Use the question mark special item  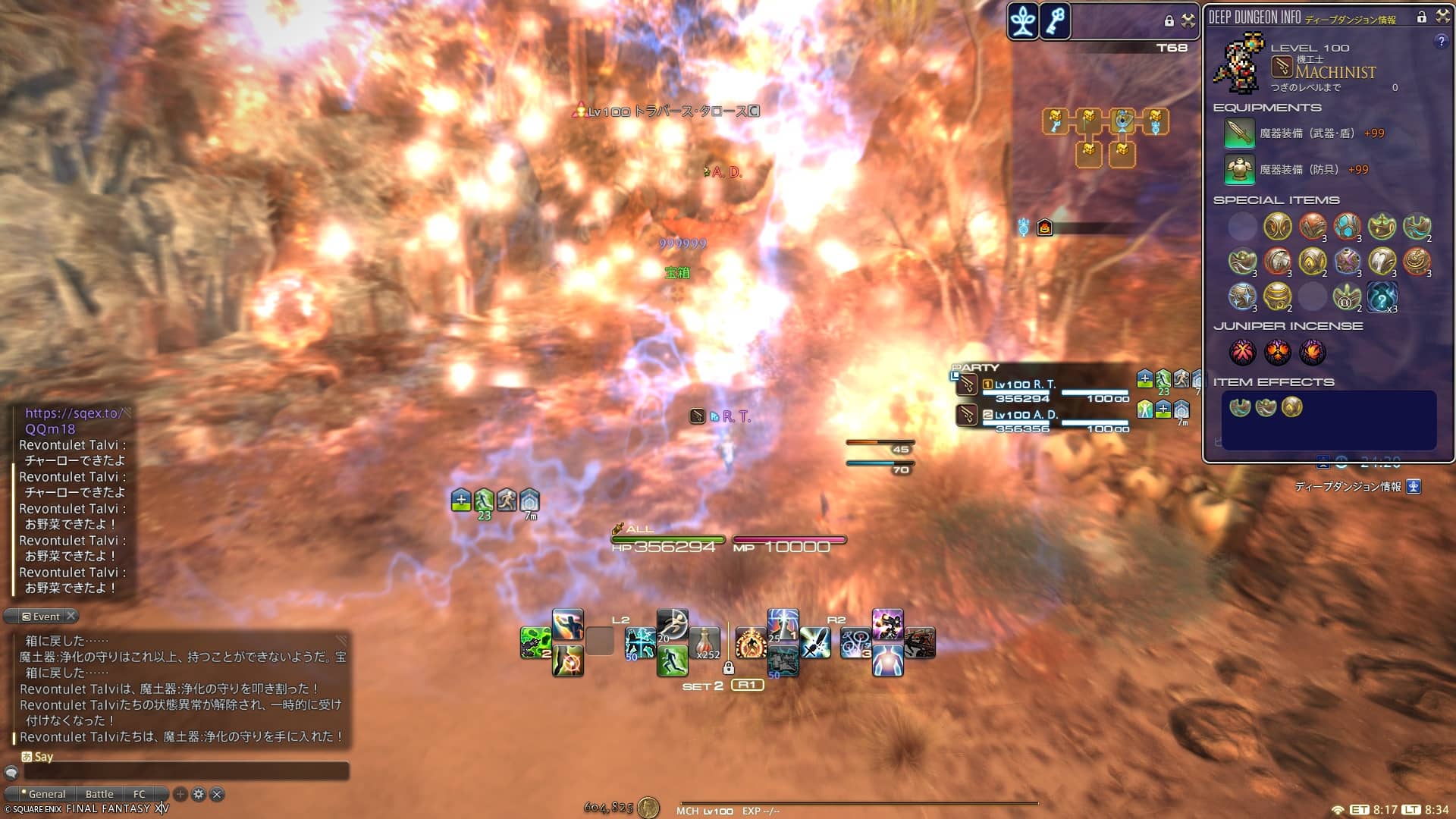pyautogui.click(x=1382, y=297)
